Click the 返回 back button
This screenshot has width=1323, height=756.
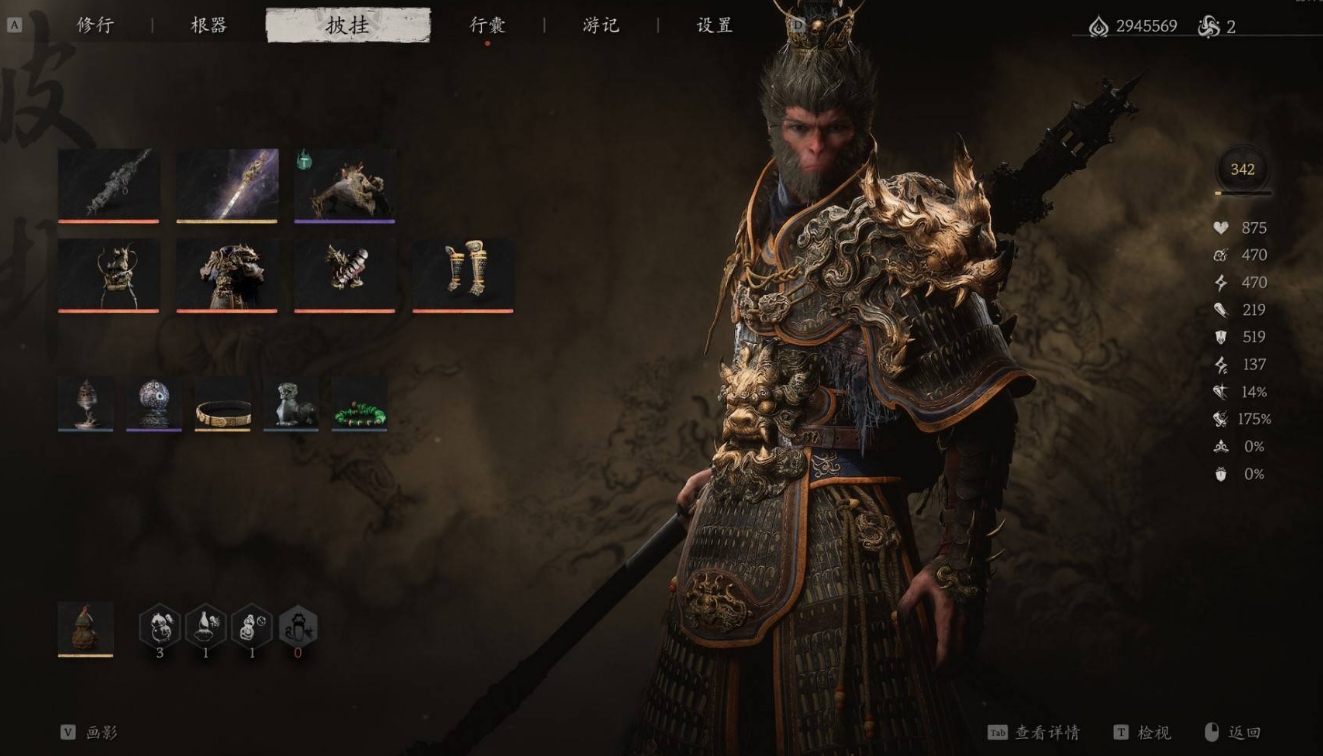click(x=1234, y=733)
